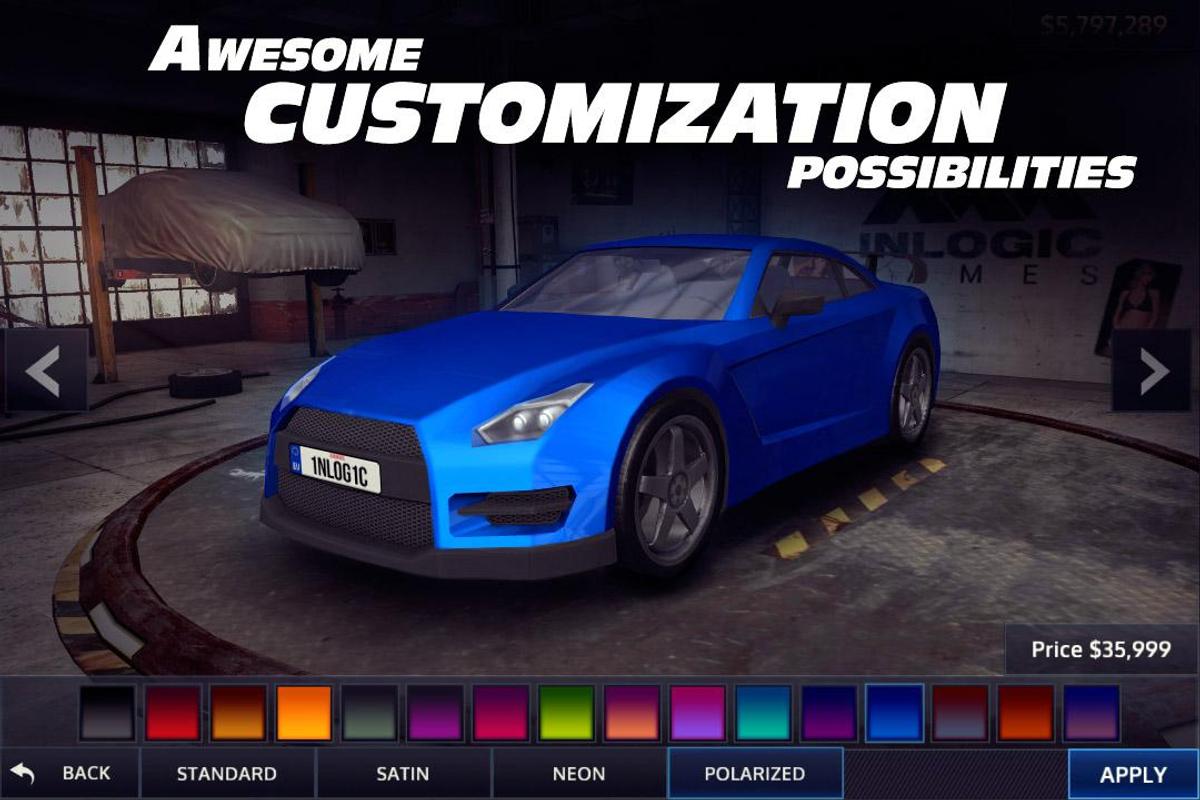Select the dark gray color swatch
Screen dimensions: 1200x800
tap(370, 713)
